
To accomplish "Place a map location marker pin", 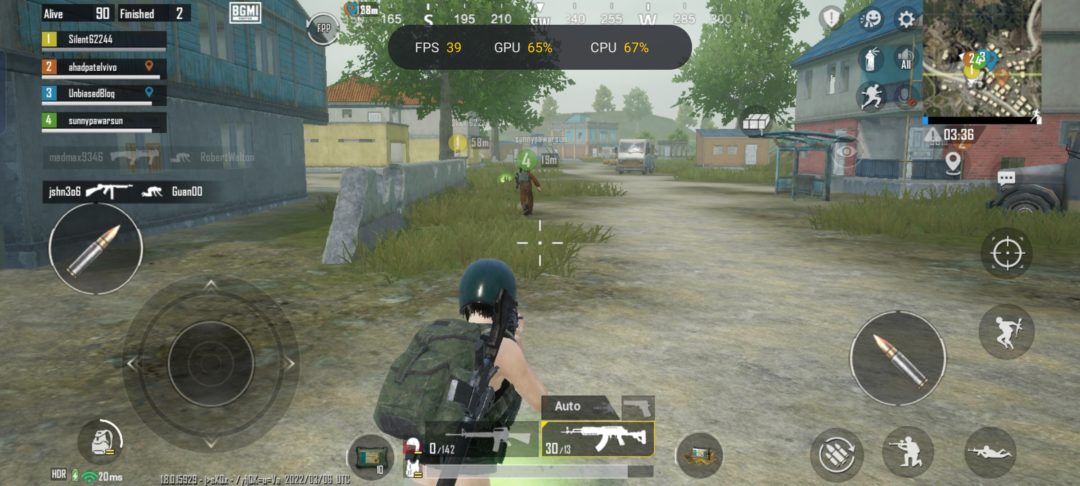I will click(953, 161).
